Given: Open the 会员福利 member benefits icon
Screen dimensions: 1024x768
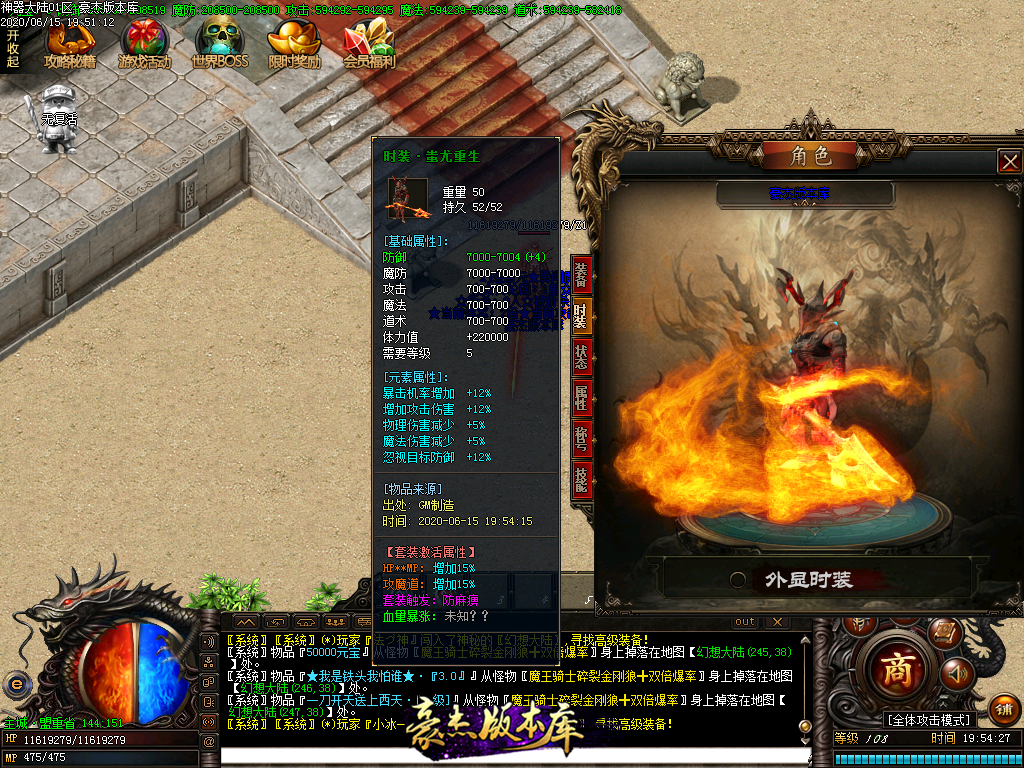Looking at the screenshot, I should [369, 44].
